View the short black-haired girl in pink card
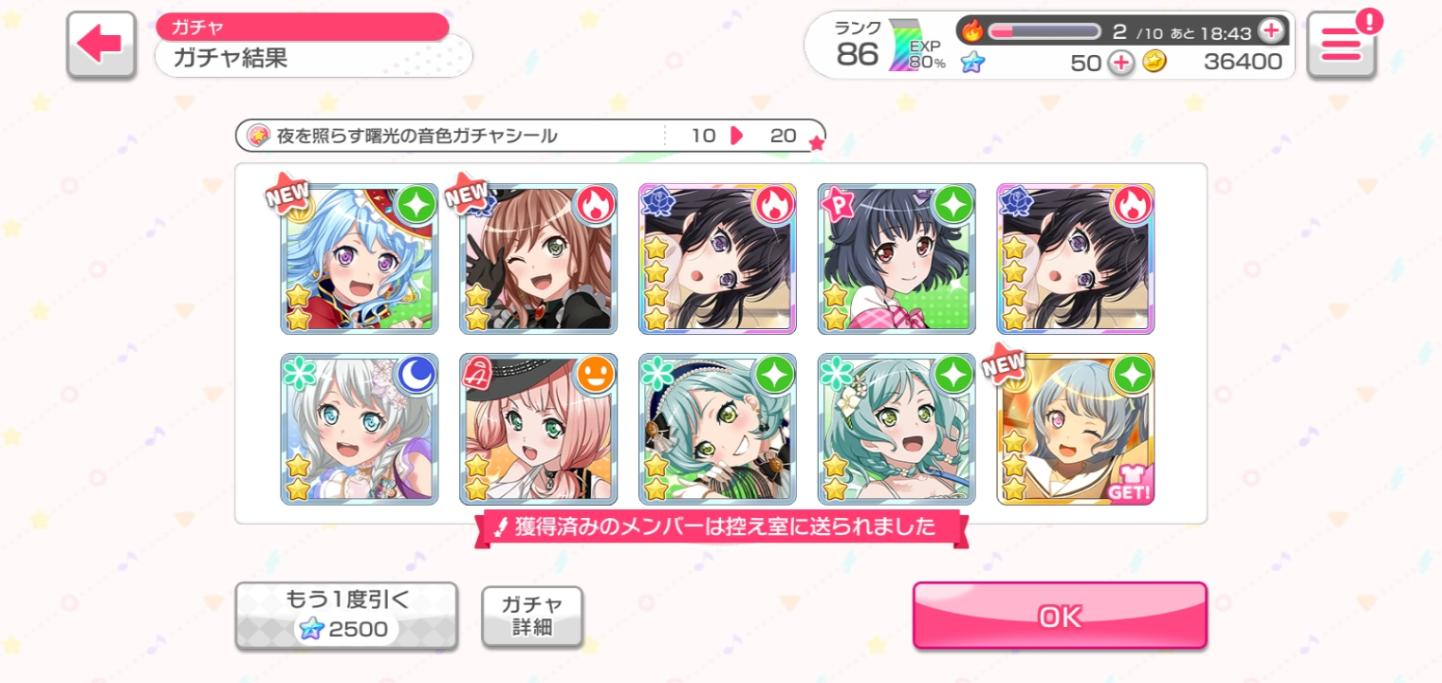1442x683 pixels. [896, 259]
